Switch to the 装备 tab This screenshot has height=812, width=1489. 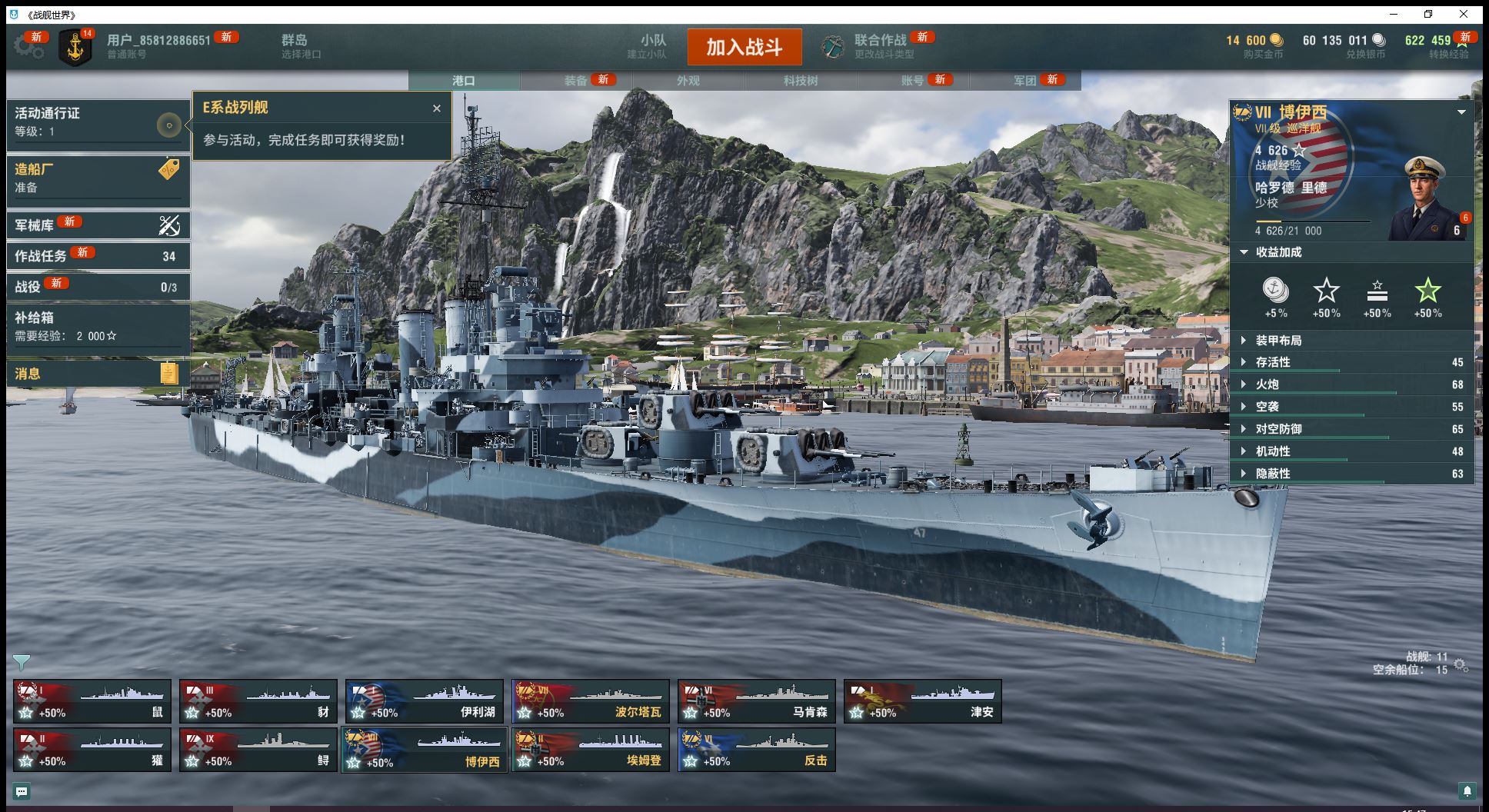tap(575, 81)
